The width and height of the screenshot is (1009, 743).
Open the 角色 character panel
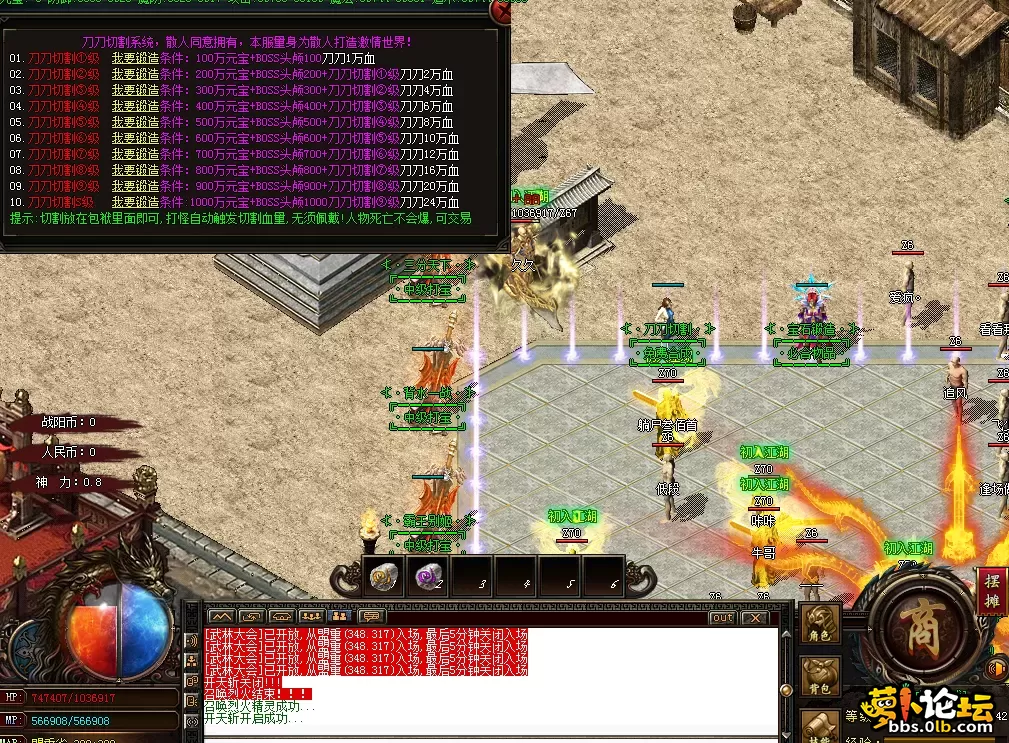tap(820, 624)
